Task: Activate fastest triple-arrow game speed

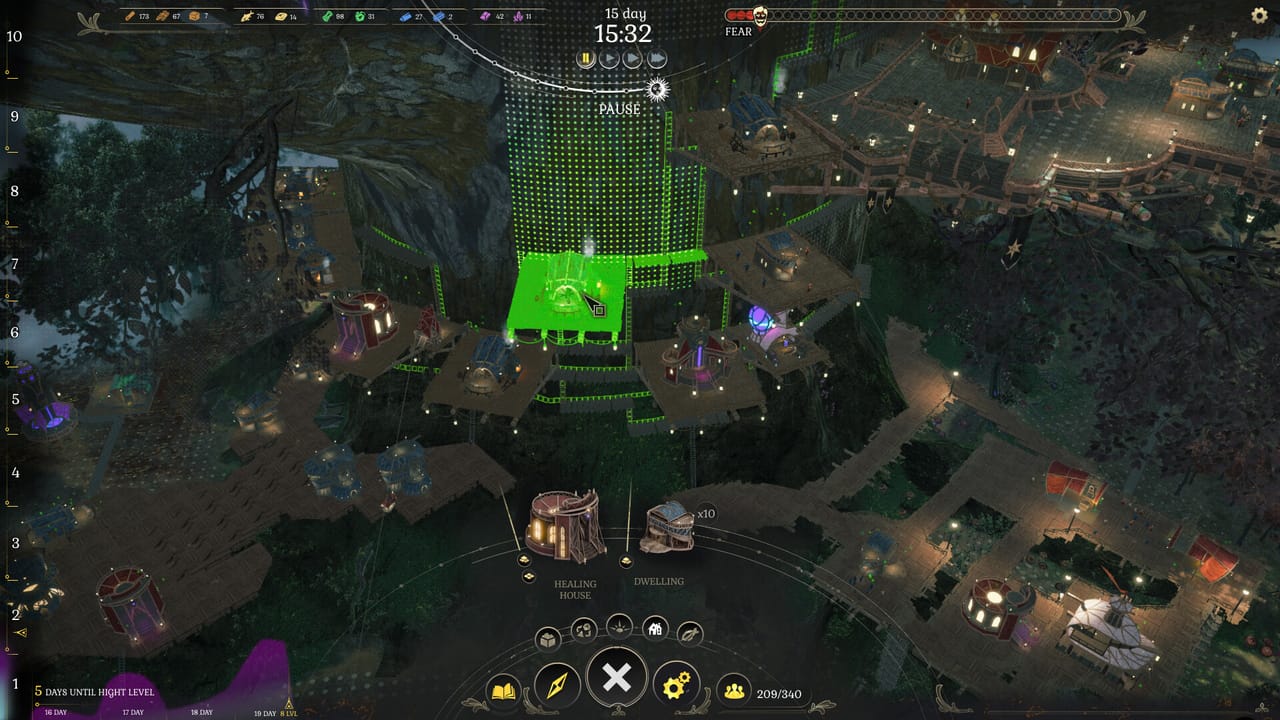Action: pos(657,58)
